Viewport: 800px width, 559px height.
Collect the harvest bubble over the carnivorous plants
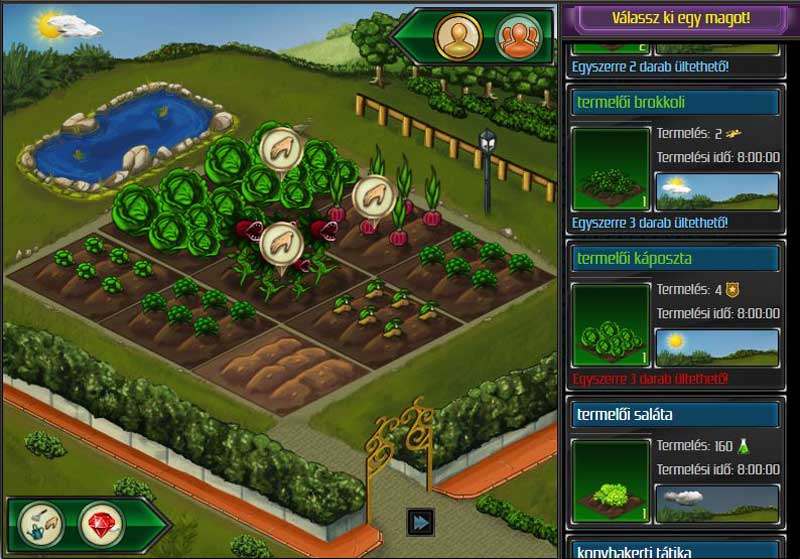click(281, 243)
